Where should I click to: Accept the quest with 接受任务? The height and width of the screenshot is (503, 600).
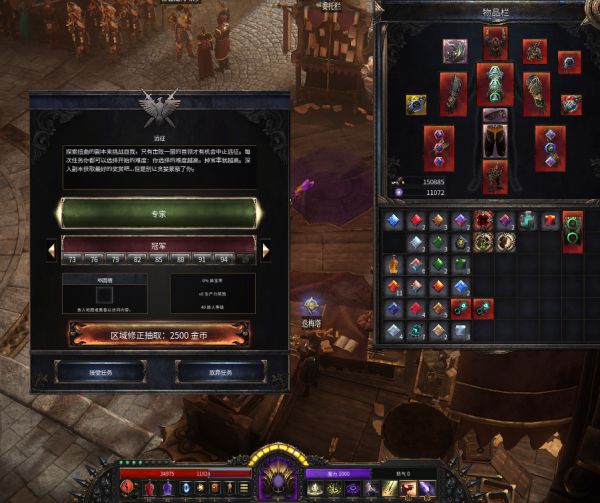click(100, 371)
